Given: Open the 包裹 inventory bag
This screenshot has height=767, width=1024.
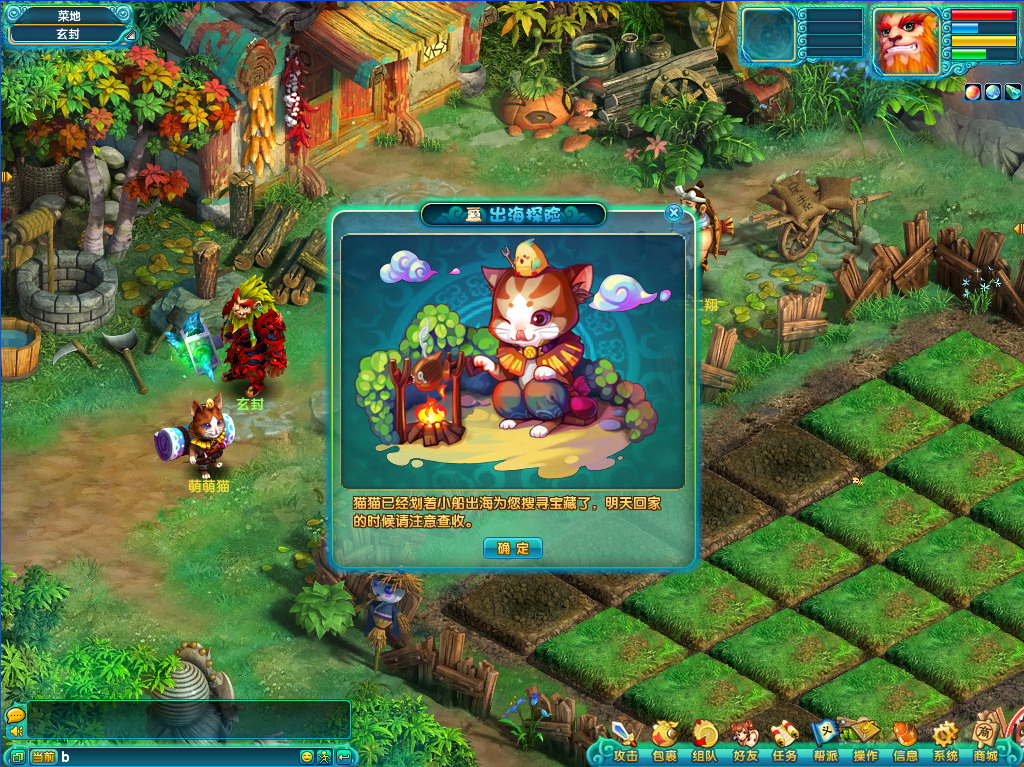Looking at the screenshot, I should point(665,740).
